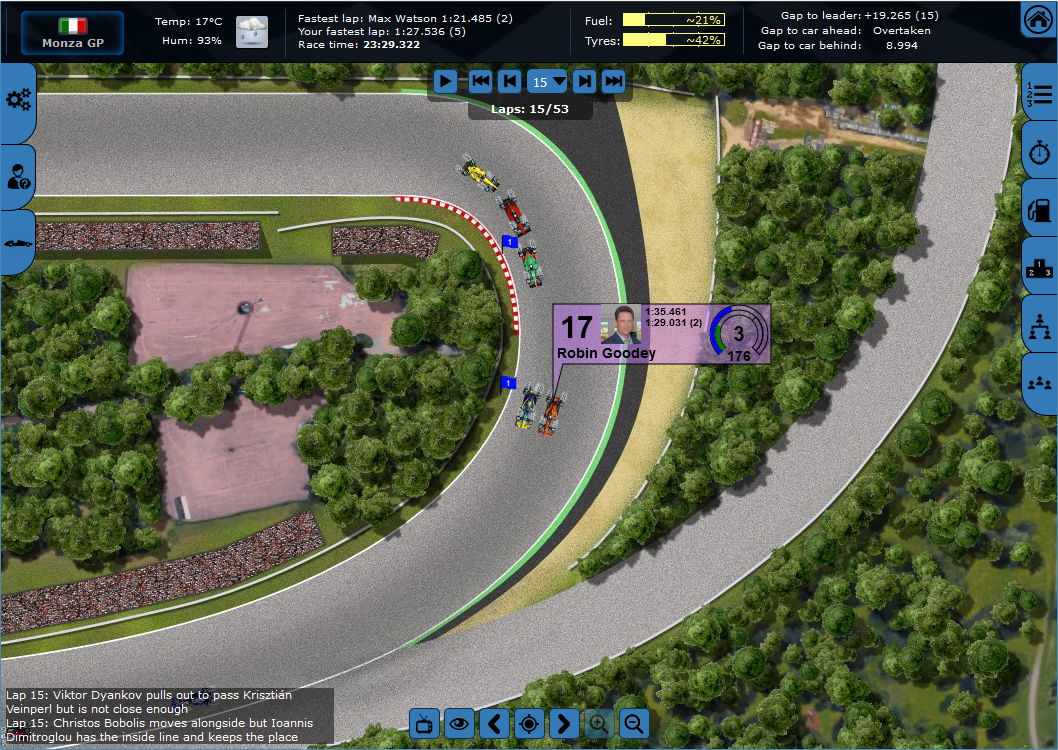Toggle the TV camera view
This screenshot has width=1058, height=750.
coord(425,723)
